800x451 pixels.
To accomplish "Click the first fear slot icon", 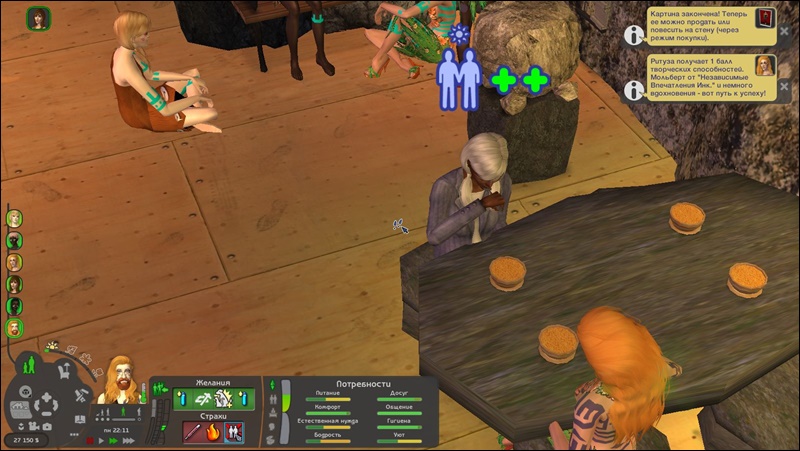I will [x=193, y=432].
